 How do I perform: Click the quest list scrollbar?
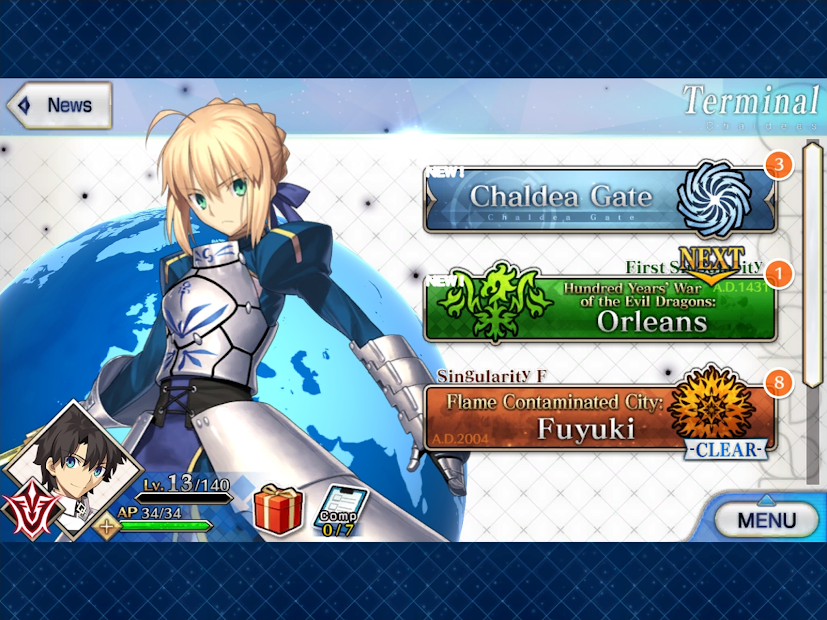coord(812,310)
